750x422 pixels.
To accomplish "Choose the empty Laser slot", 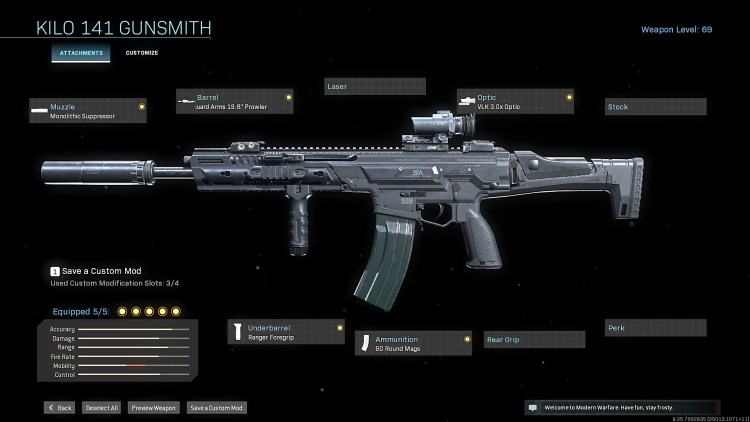I will tap(375, 87).
